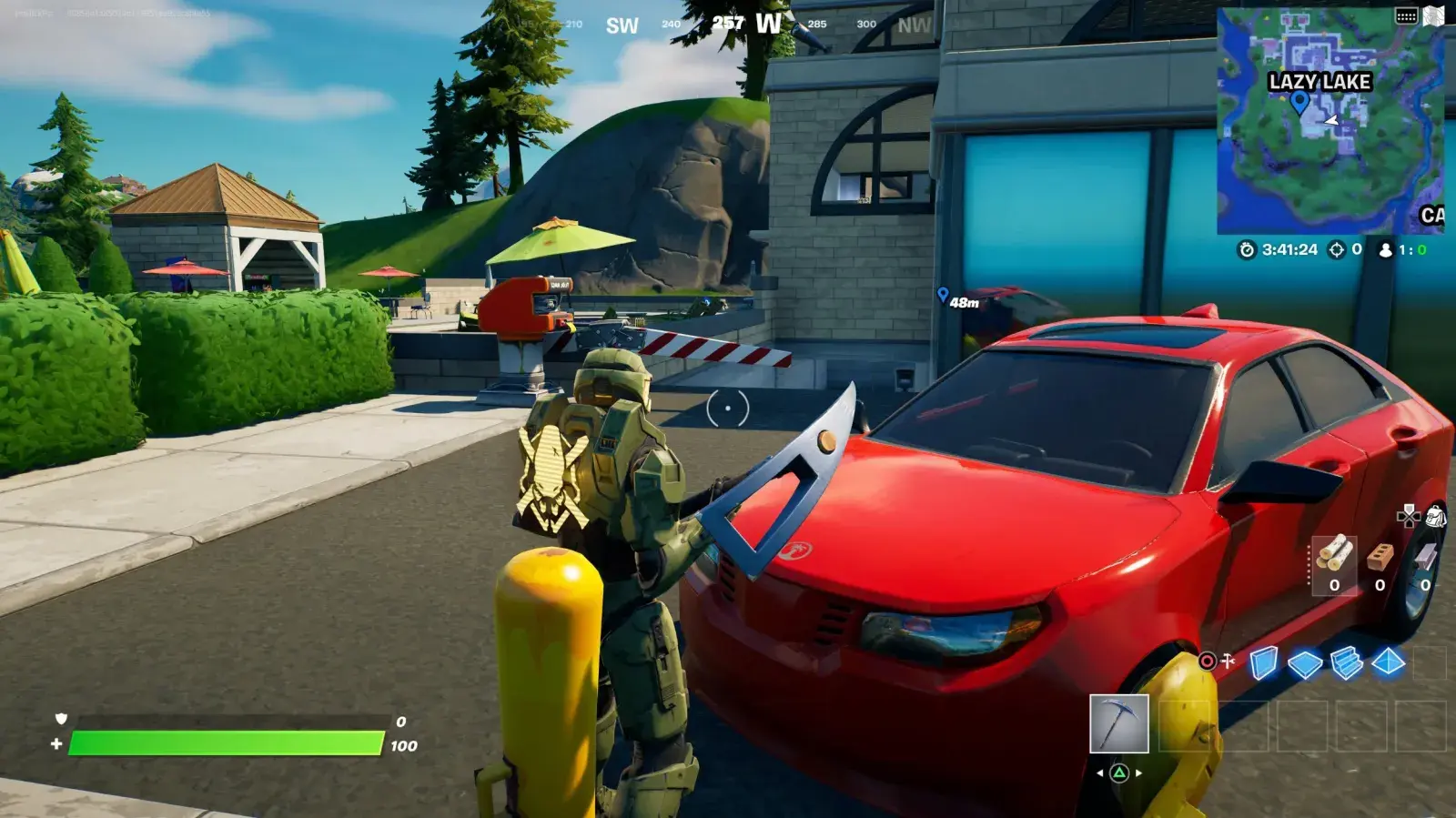Select the stairs building piece
The image size is (1456, 818).
pos(1346,663)
